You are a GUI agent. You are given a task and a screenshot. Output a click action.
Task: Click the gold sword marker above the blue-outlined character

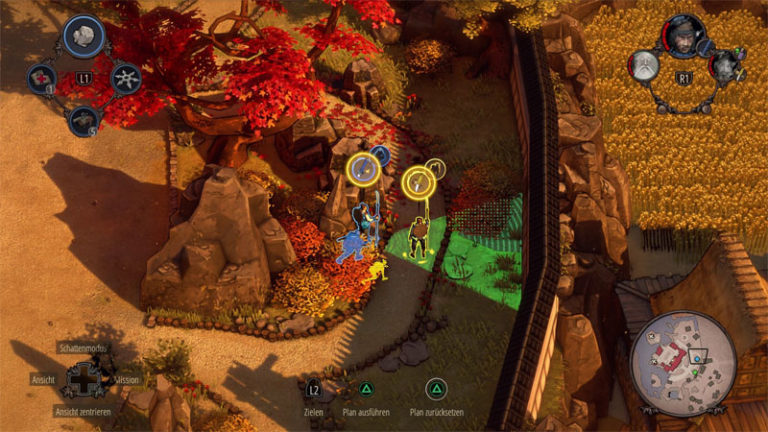coord(362,170)
